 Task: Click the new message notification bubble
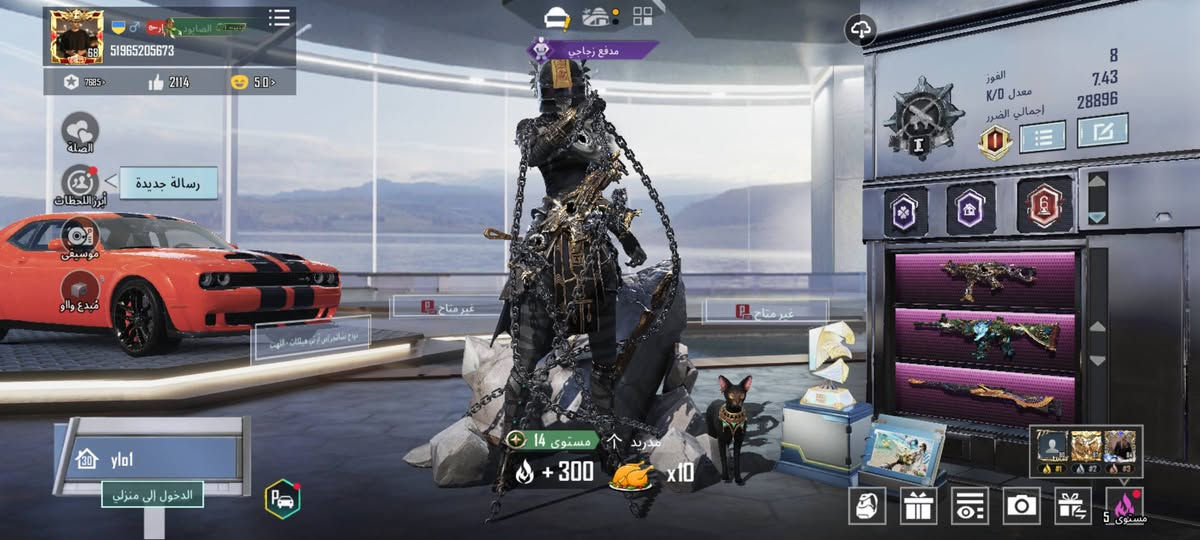click(x=169, y=182)
